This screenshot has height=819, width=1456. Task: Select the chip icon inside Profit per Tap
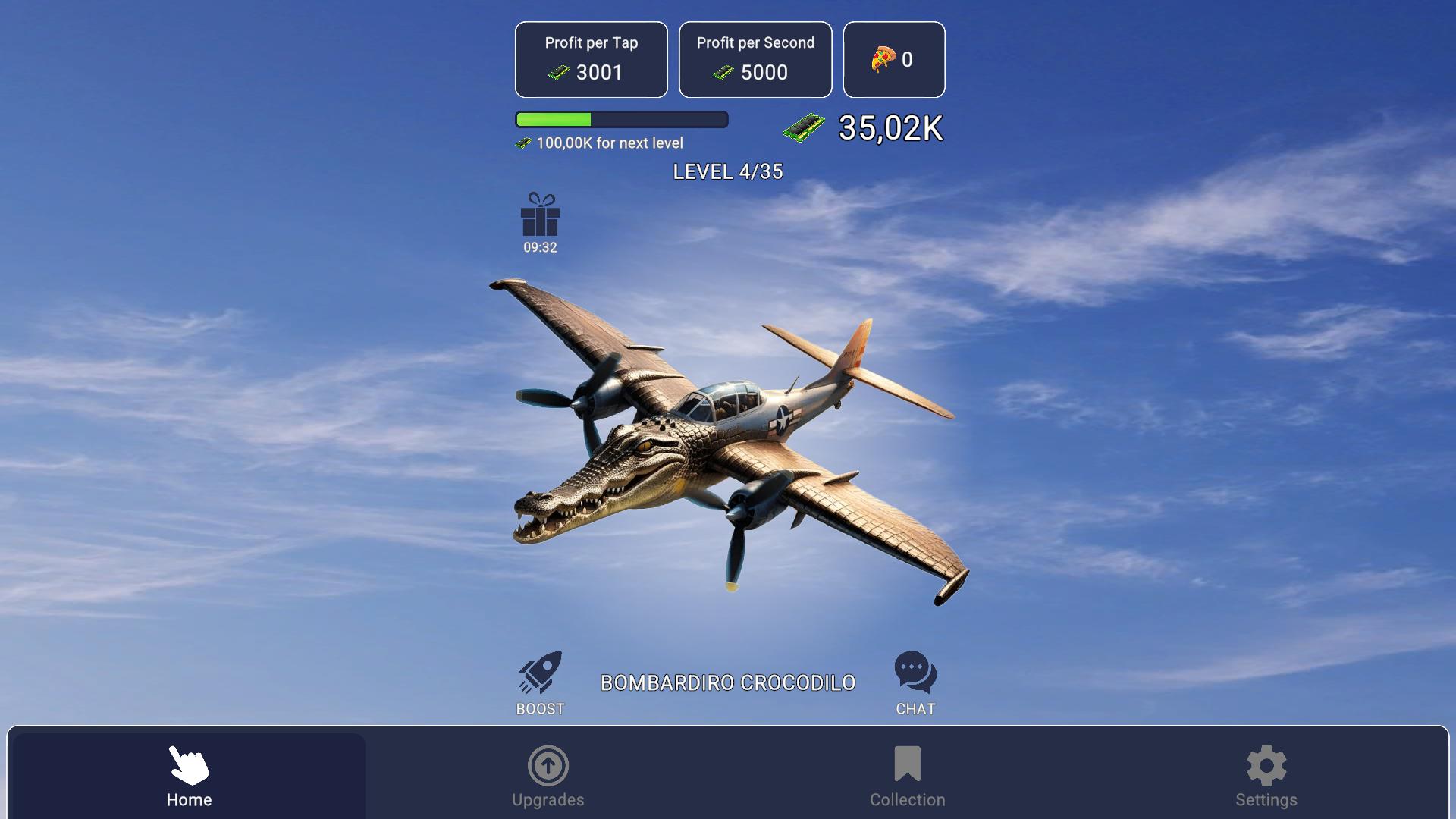(x=558, y=73)
